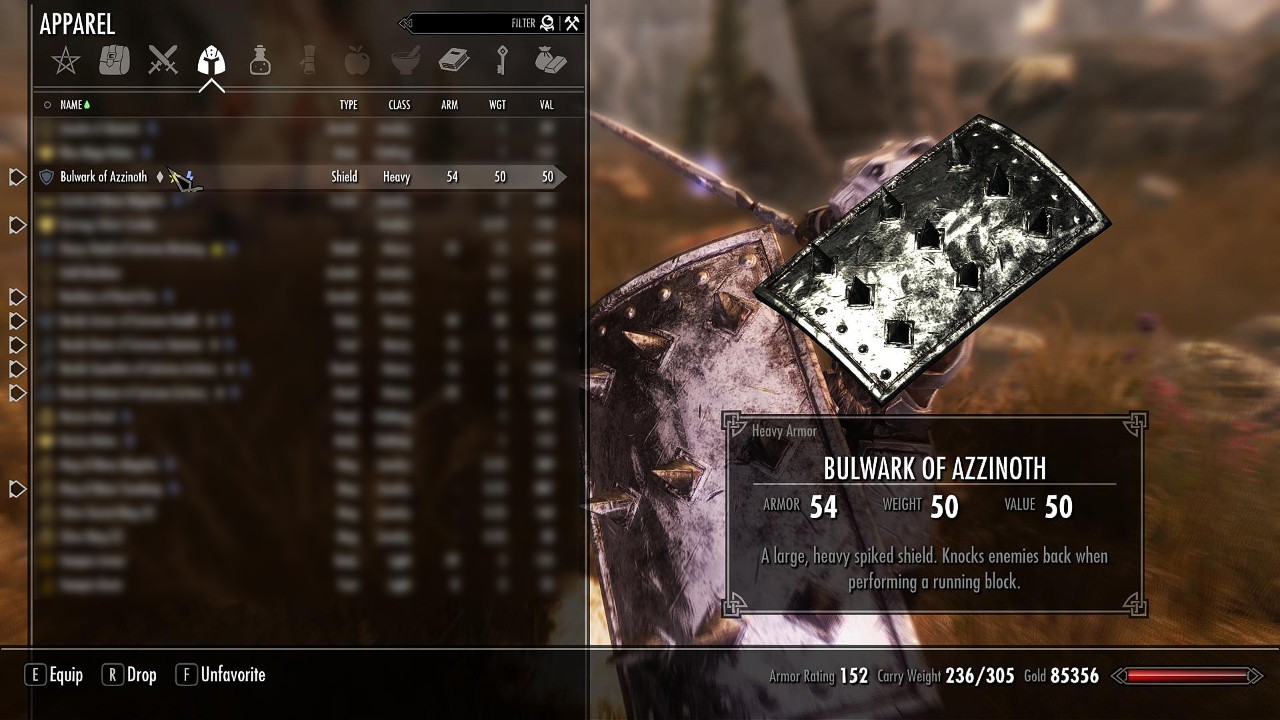Sort the list by Type column
Screen dimensions: 1280x720
[348, 105]
